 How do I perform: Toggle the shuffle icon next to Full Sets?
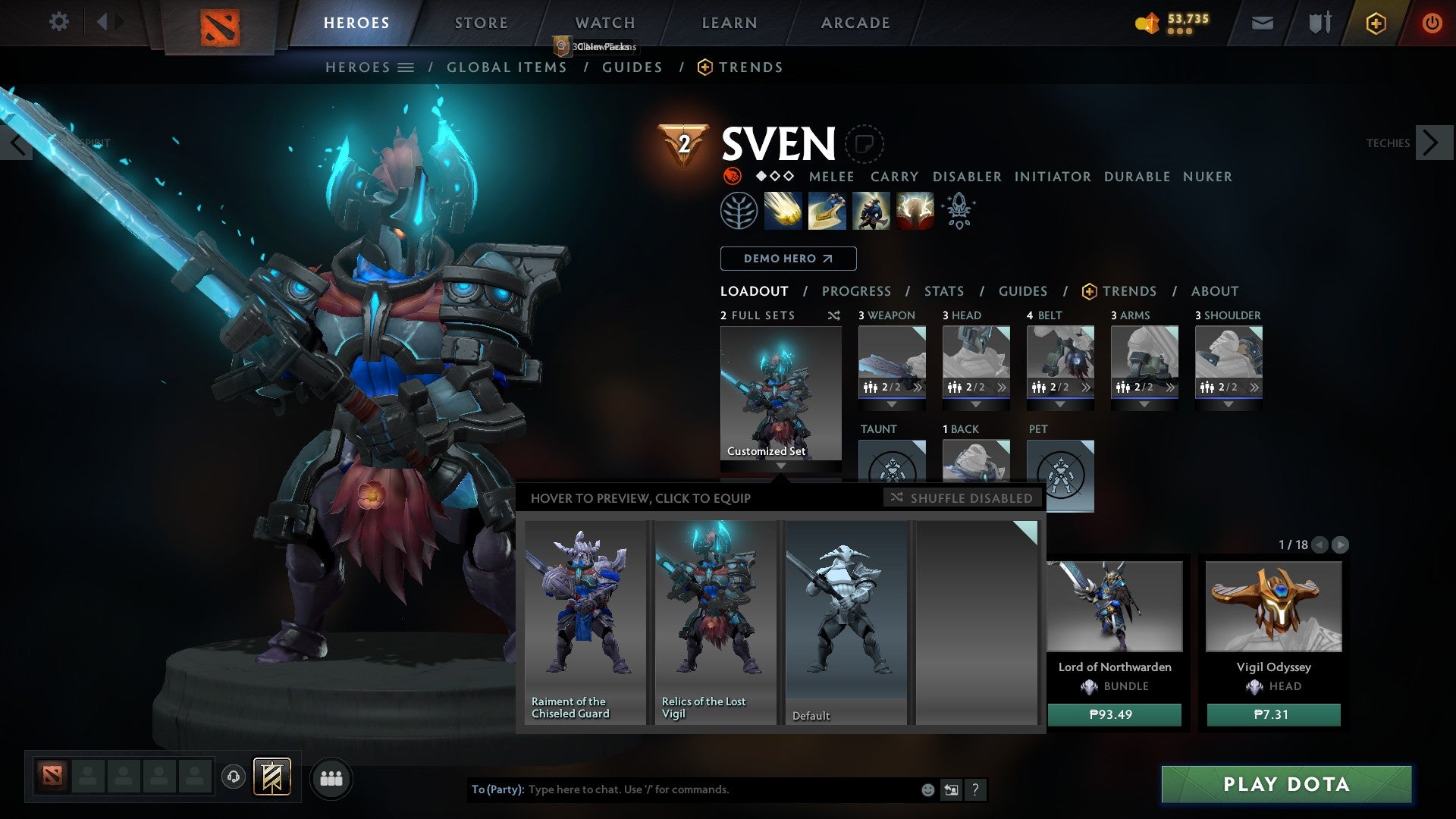click(833, 315)
